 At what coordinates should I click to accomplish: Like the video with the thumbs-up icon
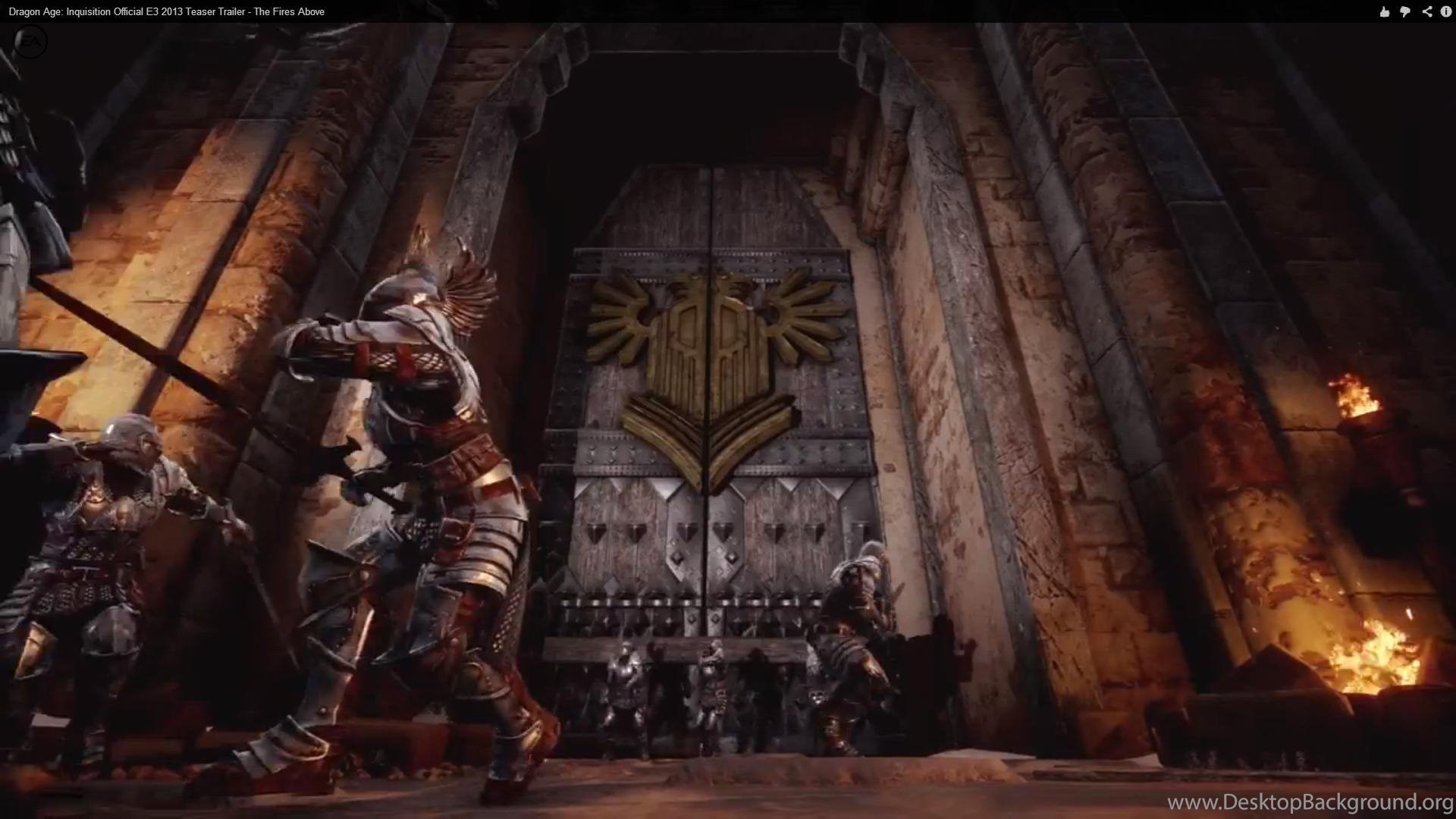(1385, 11)
